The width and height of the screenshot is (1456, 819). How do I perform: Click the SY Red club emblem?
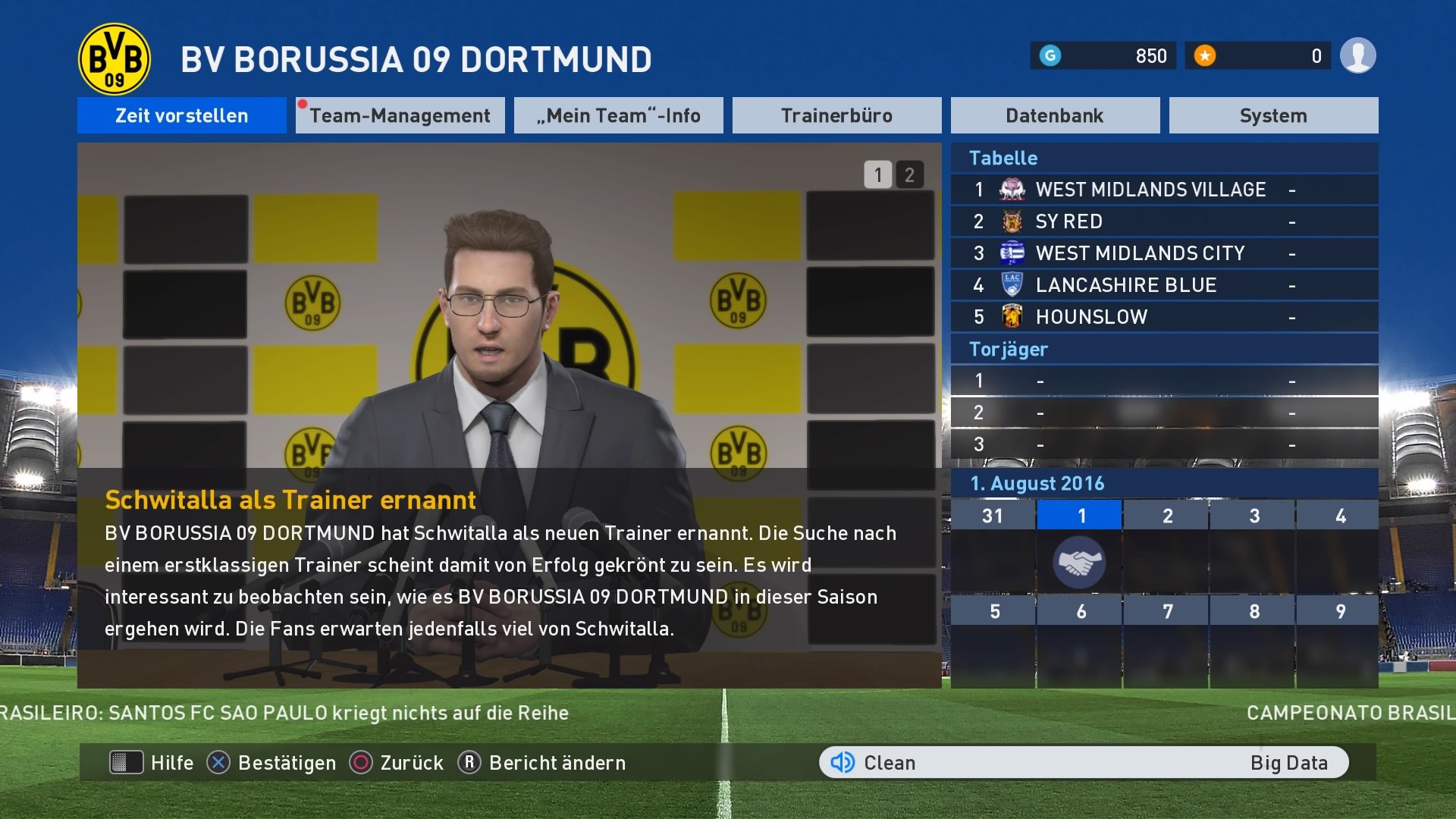click(1012, 221)
